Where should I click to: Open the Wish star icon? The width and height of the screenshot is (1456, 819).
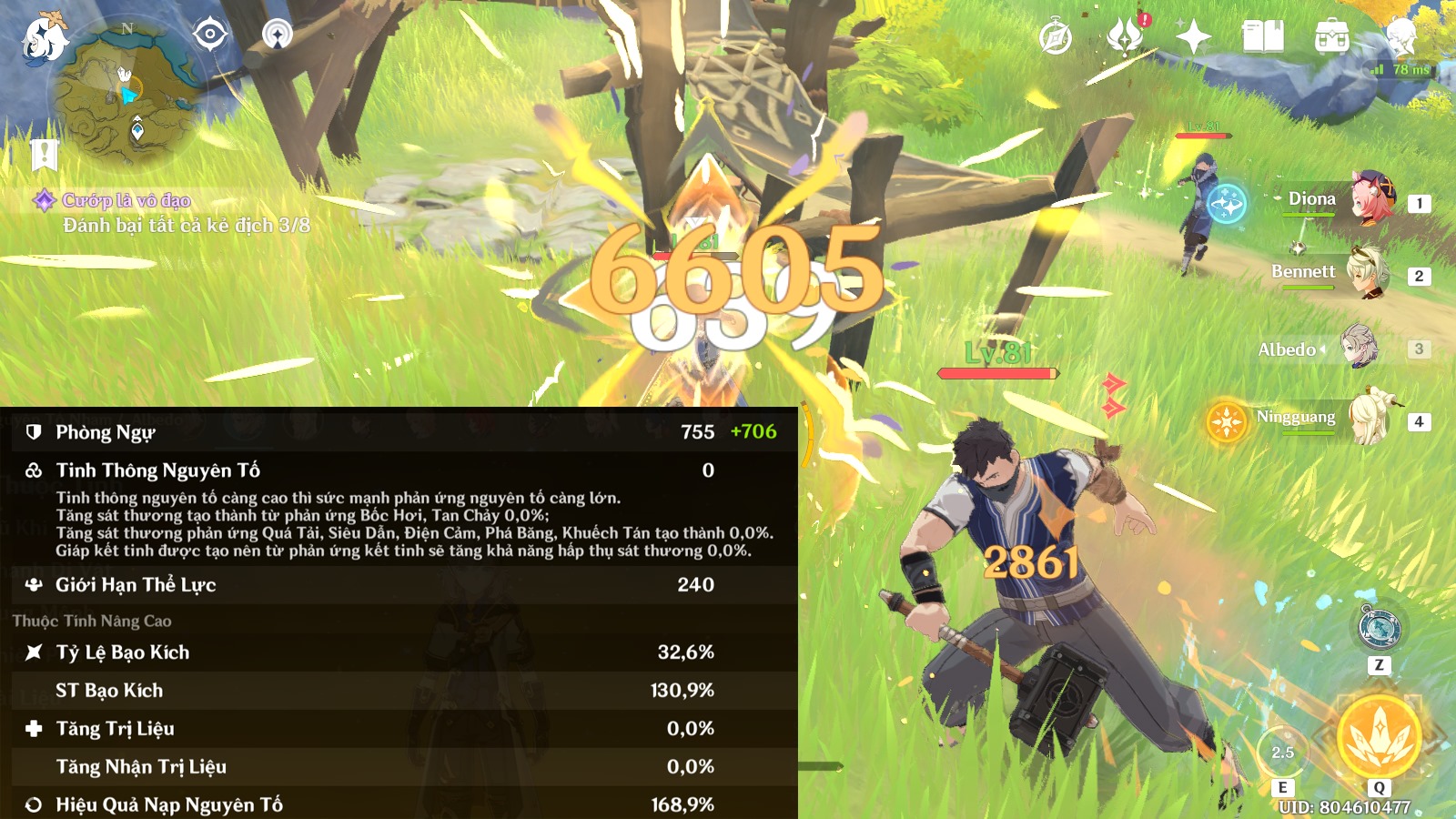click(1193, 37)
